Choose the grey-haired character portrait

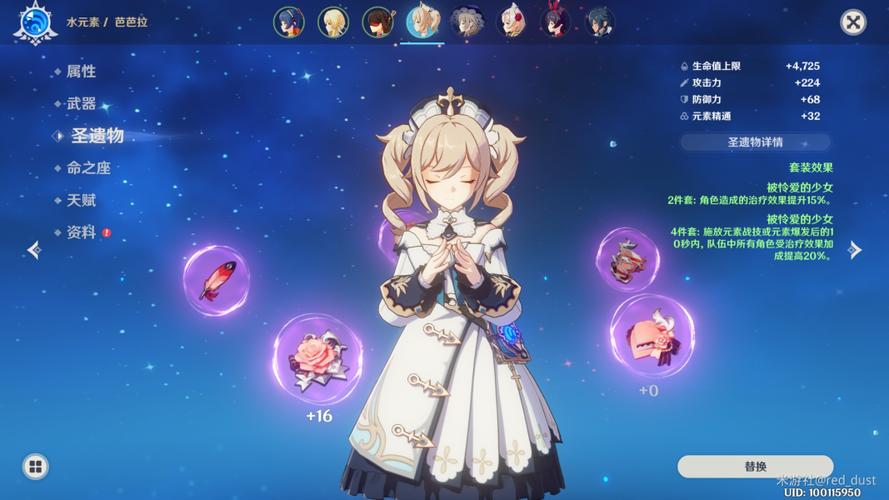[466, 21]
